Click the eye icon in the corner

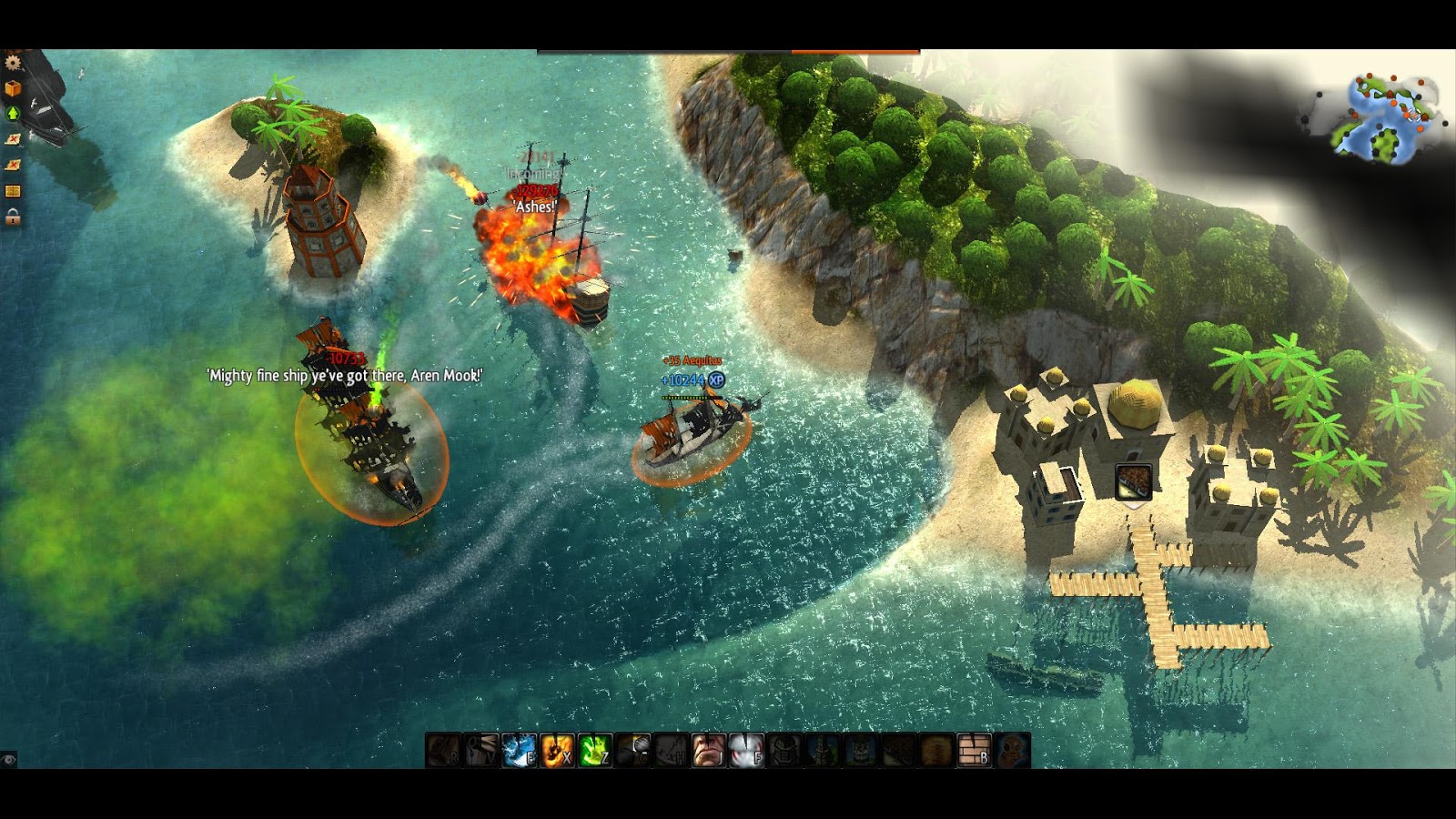(x=9, y=759)
